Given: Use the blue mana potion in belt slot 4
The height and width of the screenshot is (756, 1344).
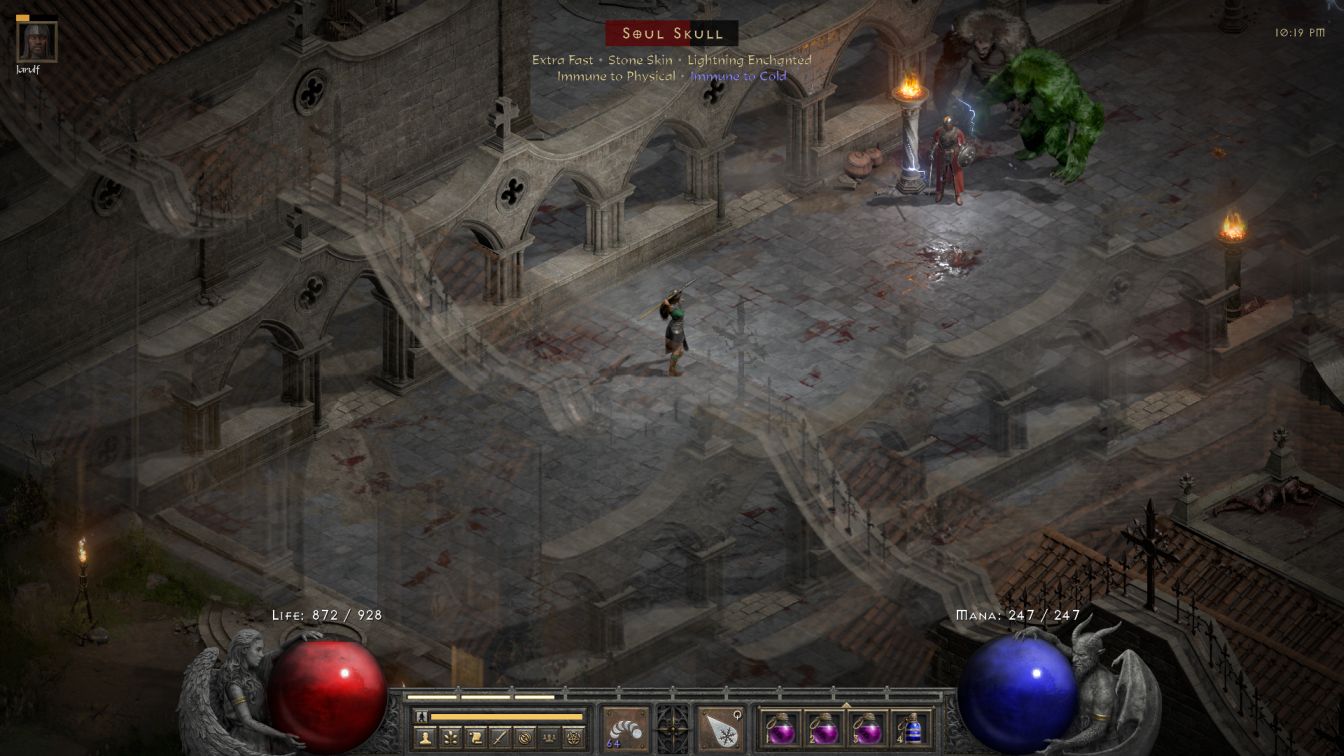Looking at the screenshot, I should click(910, 729).
